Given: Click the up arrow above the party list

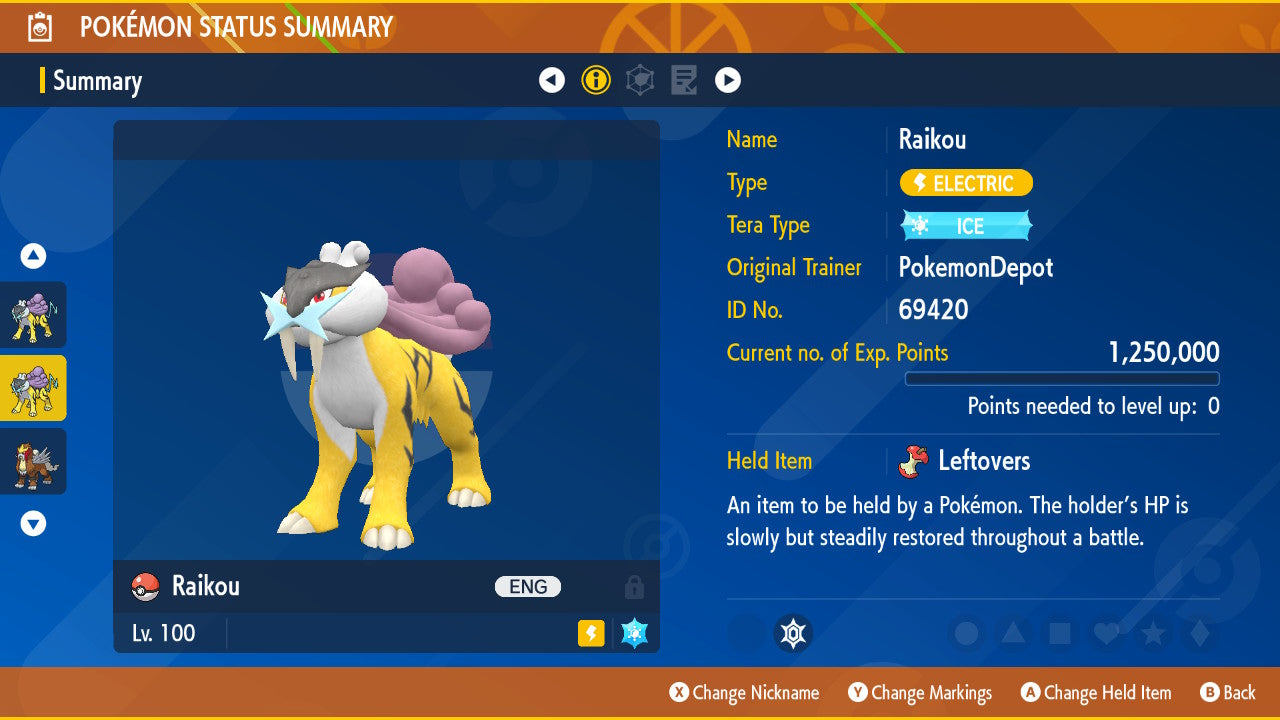Looking at the screenshot, I should pos(33,257).
